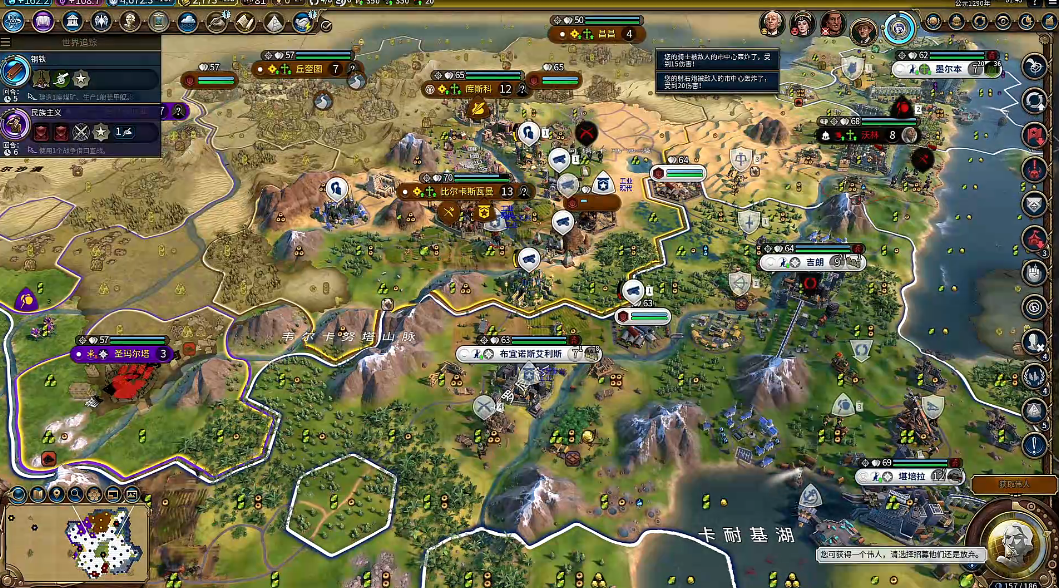This screenshot has width=1059, height=588.
Task: Select the 铸铁 research tracker entry
Action: 80,72
